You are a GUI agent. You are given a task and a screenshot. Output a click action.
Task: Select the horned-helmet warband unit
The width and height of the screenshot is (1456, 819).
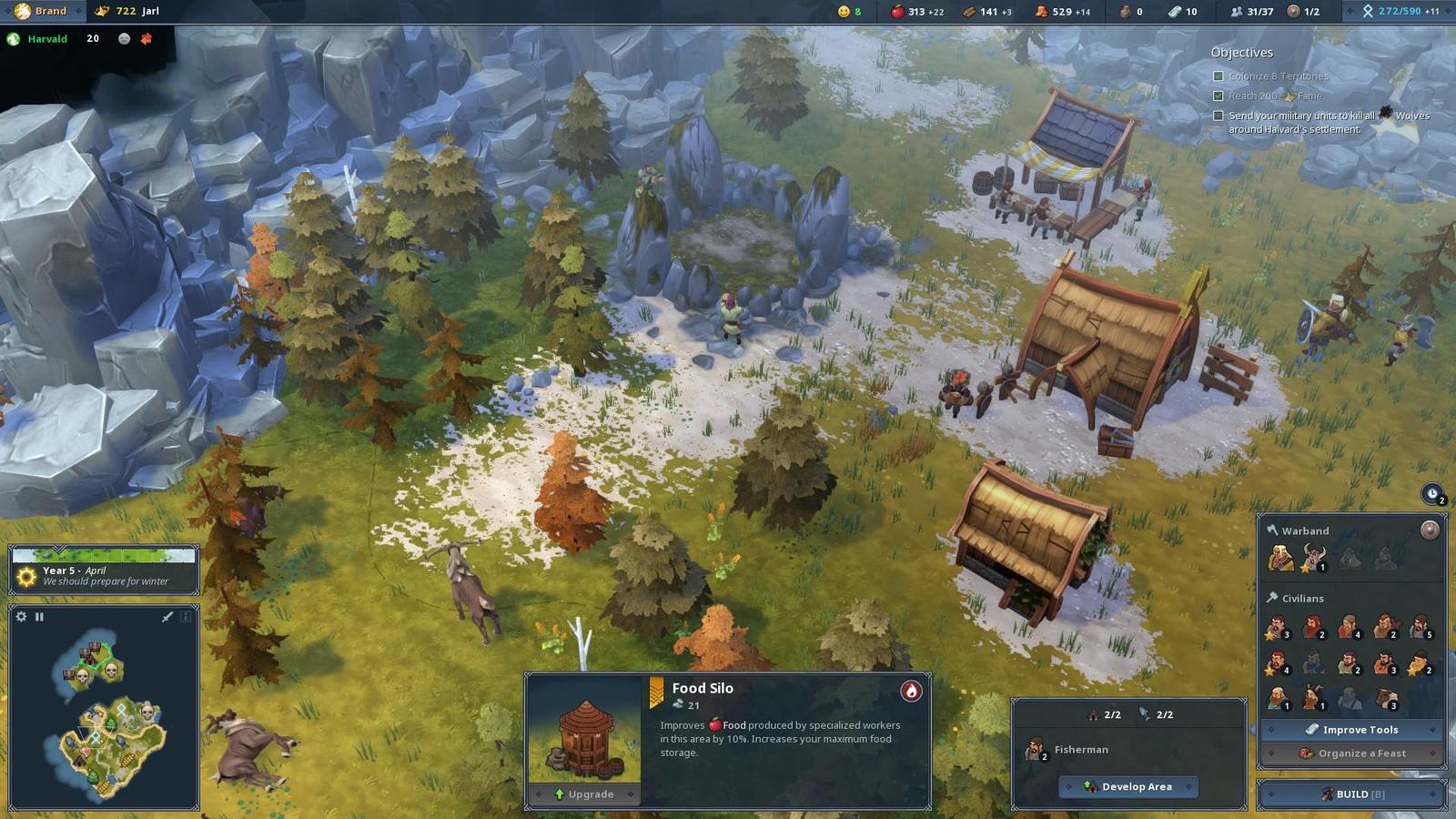pyautogui.click(x=1313, y=557)
